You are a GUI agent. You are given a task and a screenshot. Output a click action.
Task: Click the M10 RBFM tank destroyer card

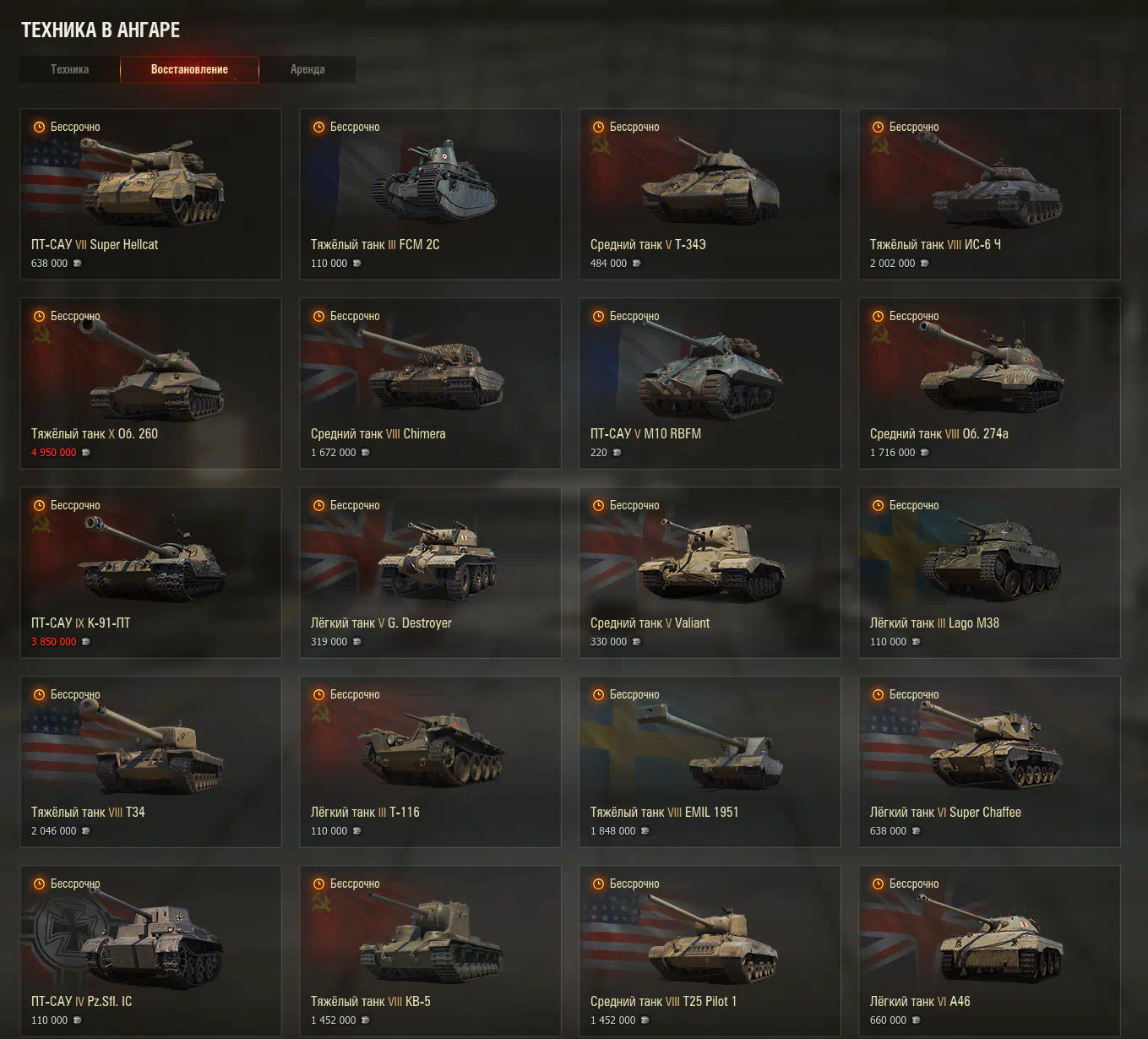pos(710,384)
